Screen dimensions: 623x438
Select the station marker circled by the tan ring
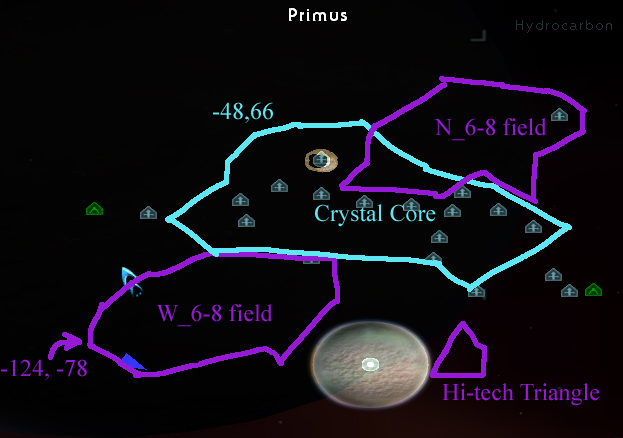[320, 160]
